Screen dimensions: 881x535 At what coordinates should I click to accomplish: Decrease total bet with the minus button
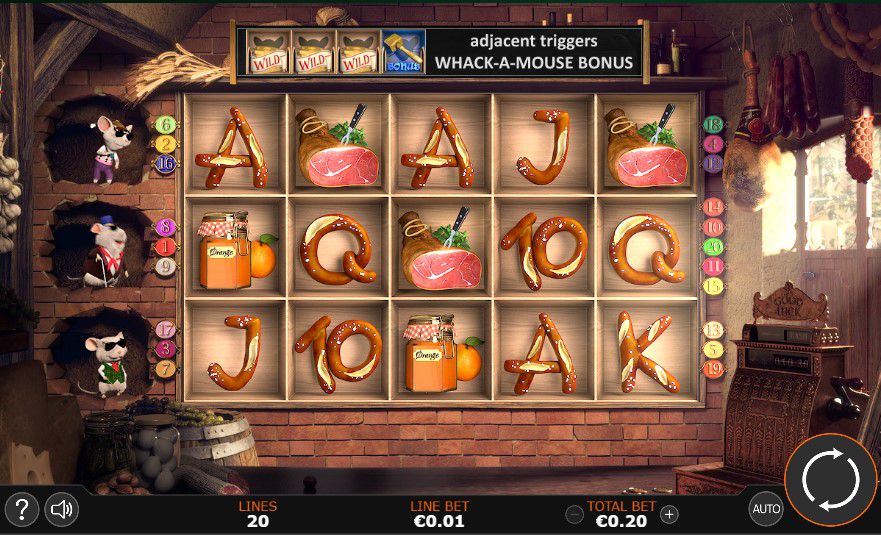[574, 514]
